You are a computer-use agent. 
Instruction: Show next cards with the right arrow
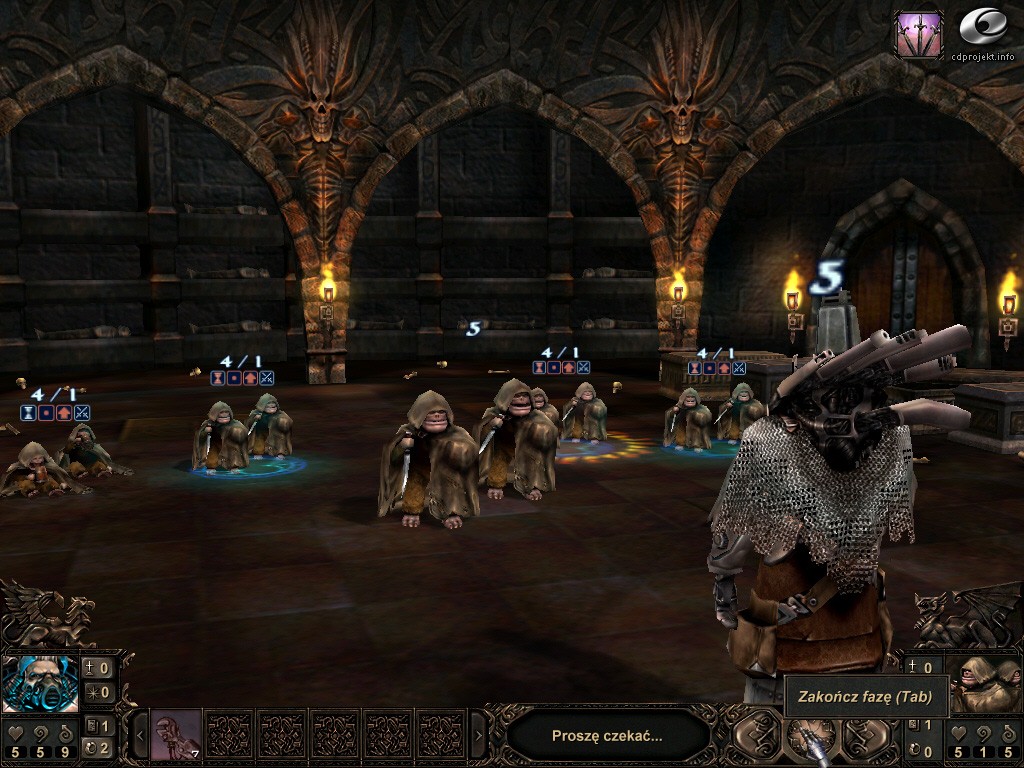pos(478,736)
